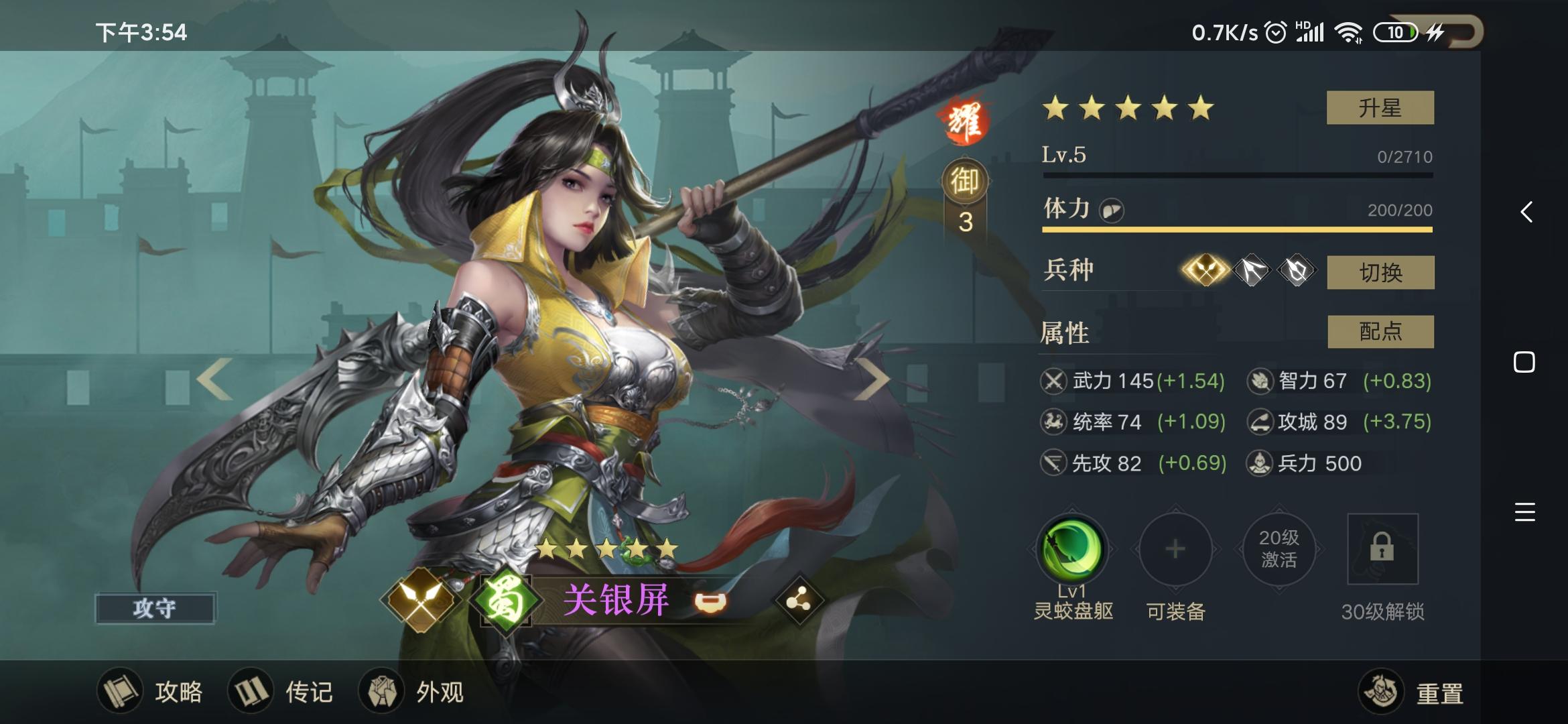Open attribute allocation via 配点

(1382, 331)
